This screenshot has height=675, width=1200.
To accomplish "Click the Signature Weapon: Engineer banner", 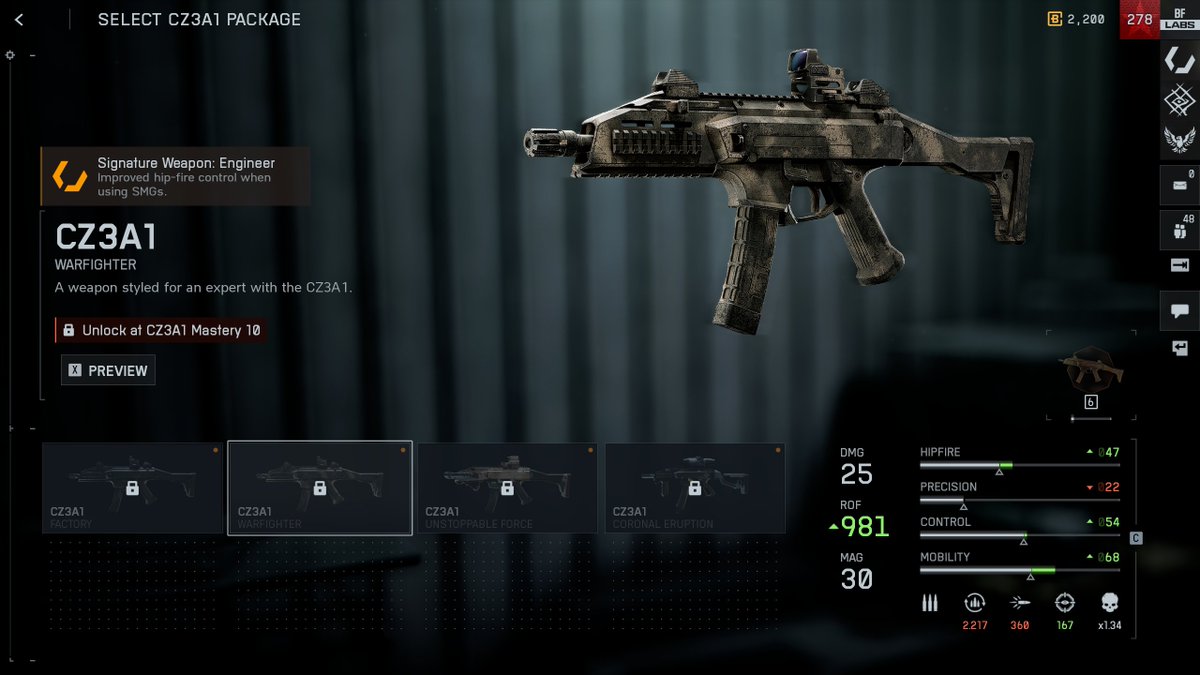I will pyautogui.click(x=175, y=176).
